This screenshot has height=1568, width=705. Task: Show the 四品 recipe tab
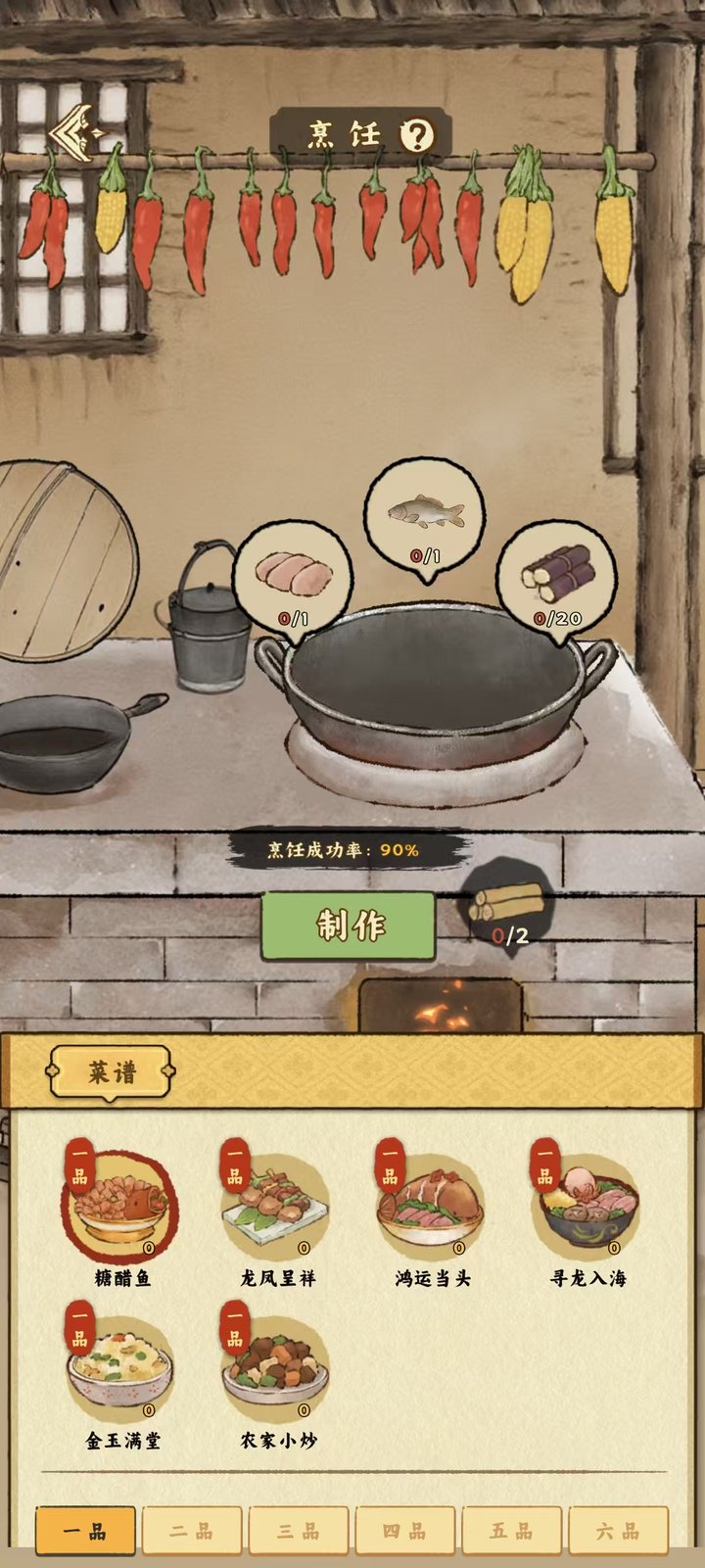[x=405, y=1532]
